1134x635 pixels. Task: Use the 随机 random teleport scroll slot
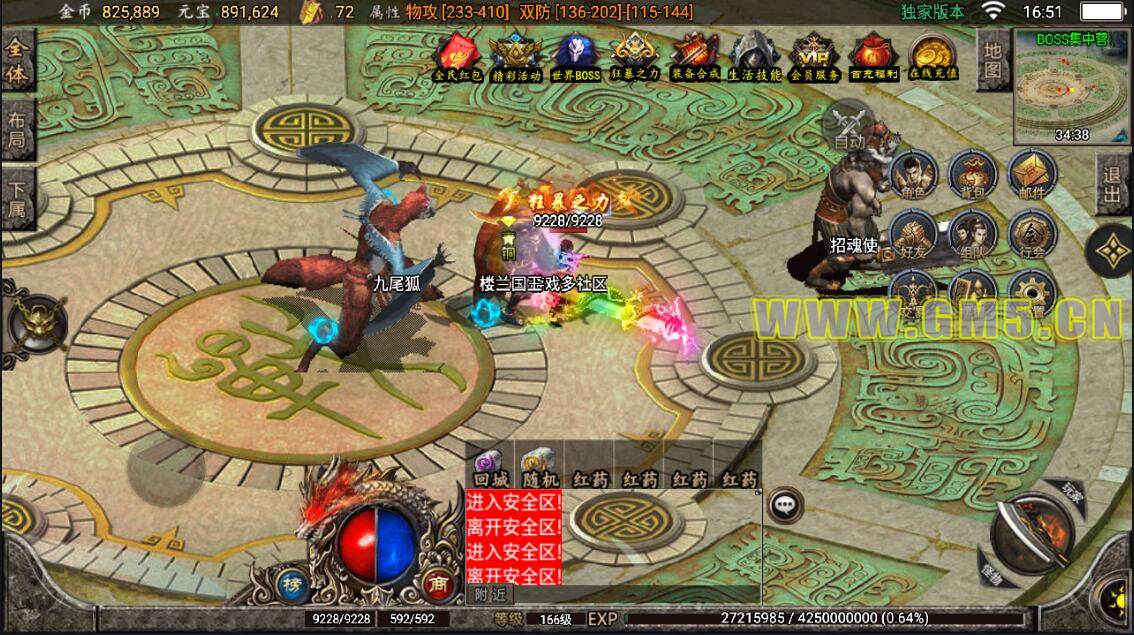(x=539, y=466)
